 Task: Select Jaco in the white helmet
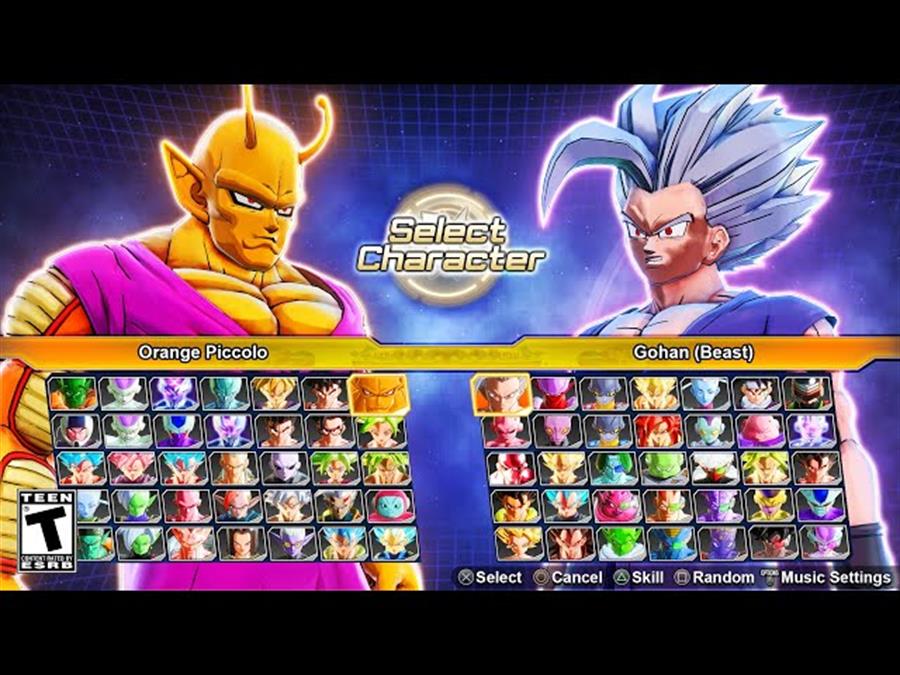(77, 430)
